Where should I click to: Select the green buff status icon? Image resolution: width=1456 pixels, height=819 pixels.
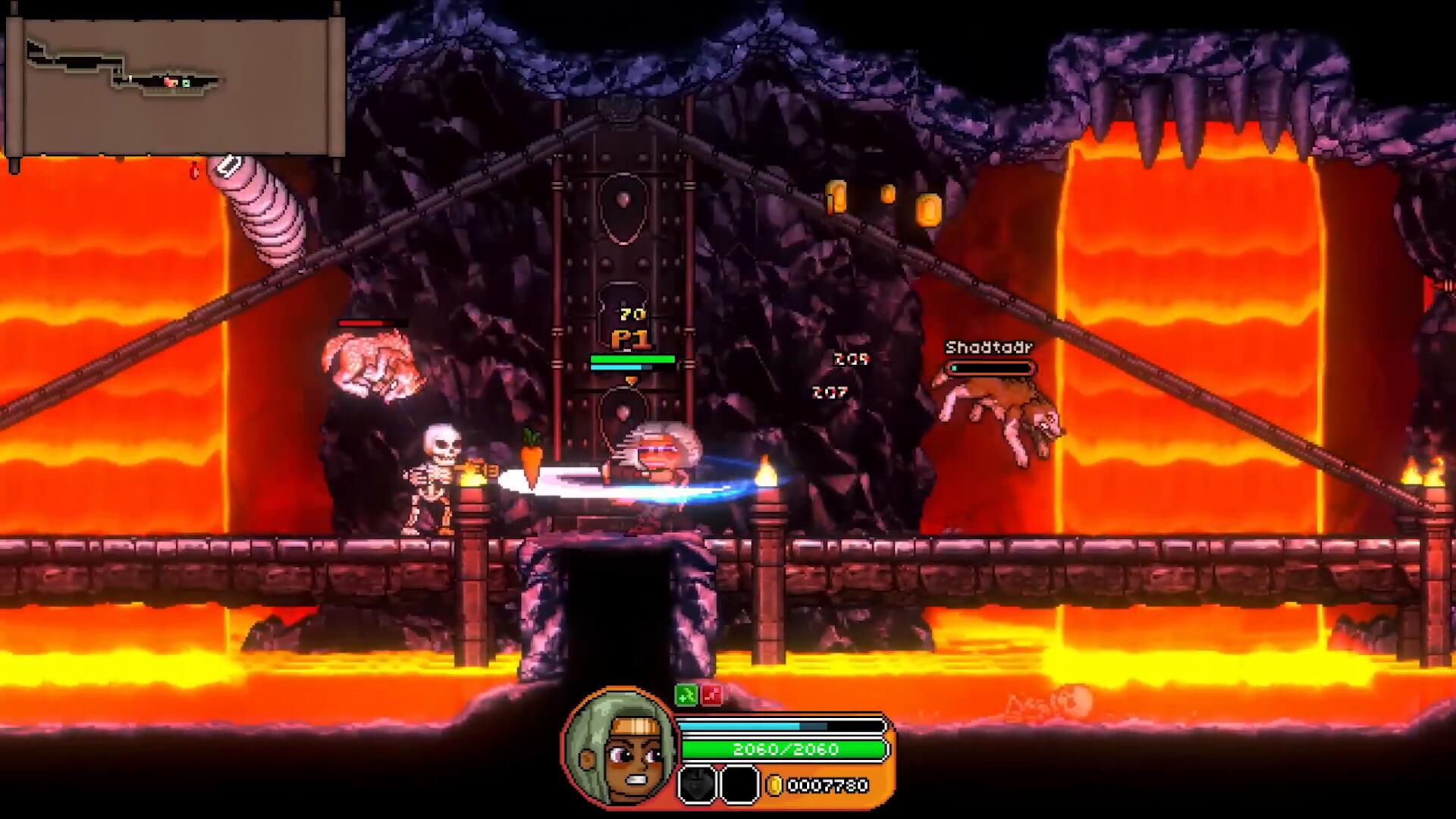(686, 695)
